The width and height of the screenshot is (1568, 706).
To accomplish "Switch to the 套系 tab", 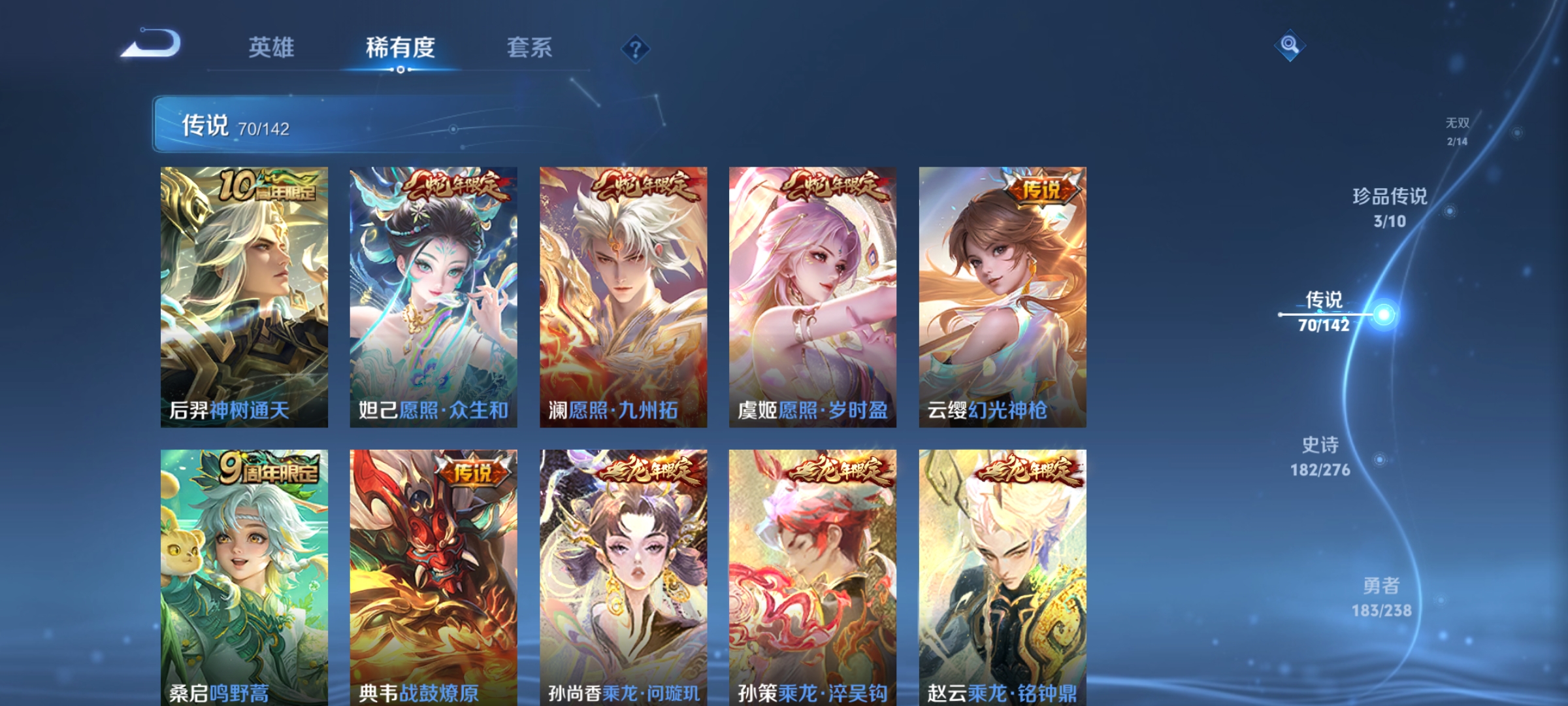I will click(531, 47).
